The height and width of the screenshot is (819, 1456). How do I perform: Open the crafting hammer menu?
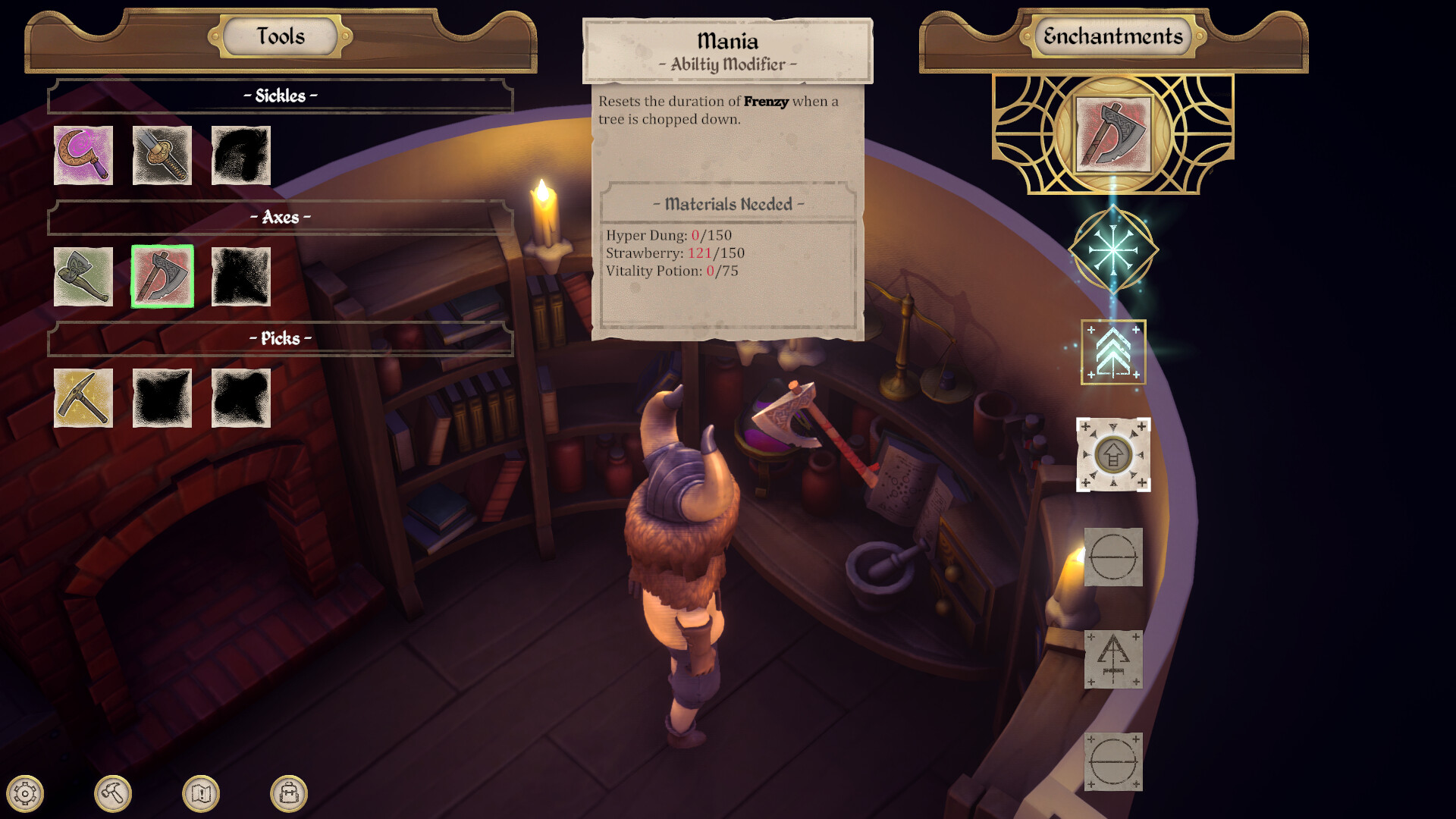coord(114,794)
